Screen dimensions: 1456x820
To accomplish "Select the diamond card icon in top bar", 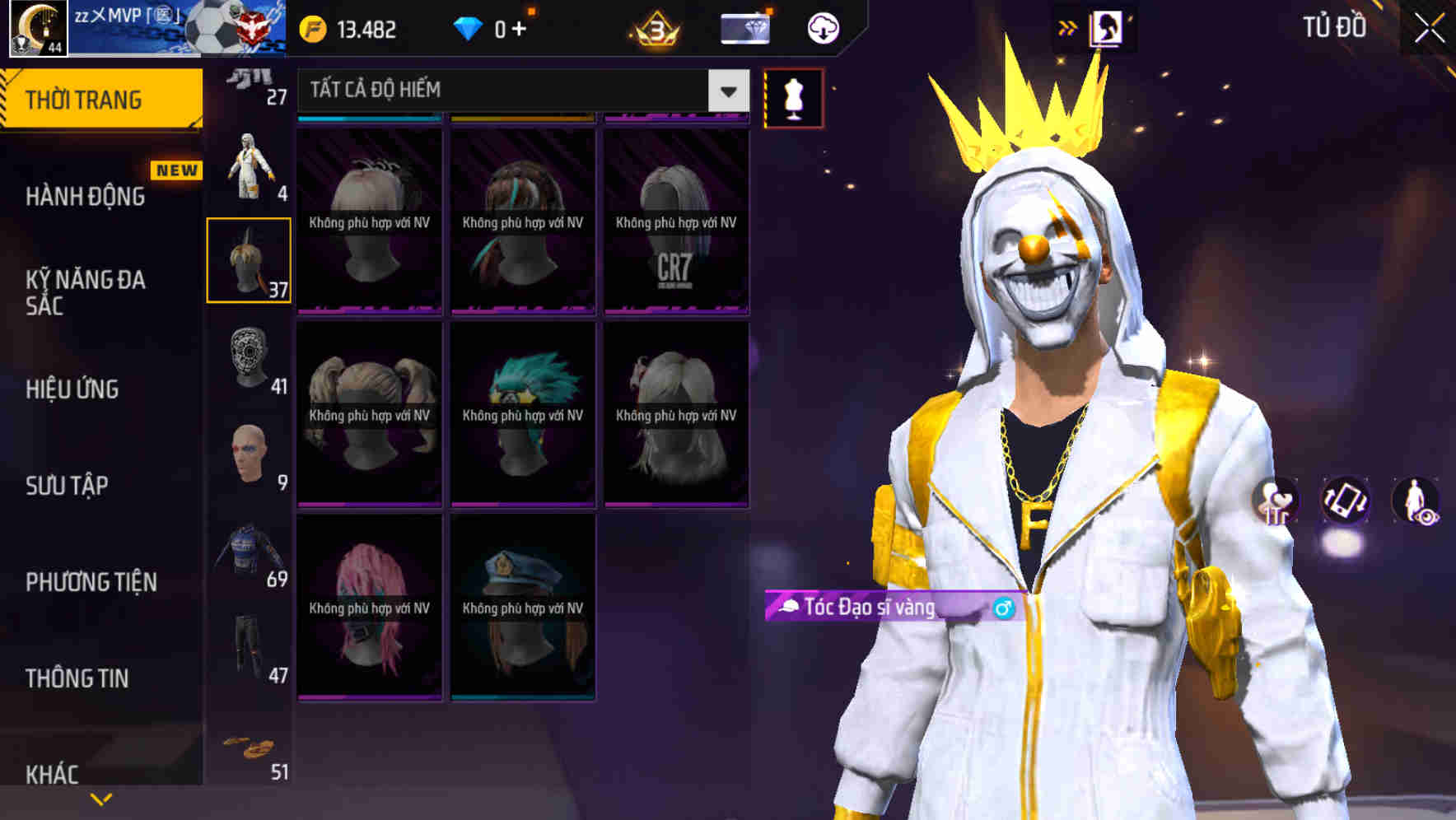I will (745, 27).
